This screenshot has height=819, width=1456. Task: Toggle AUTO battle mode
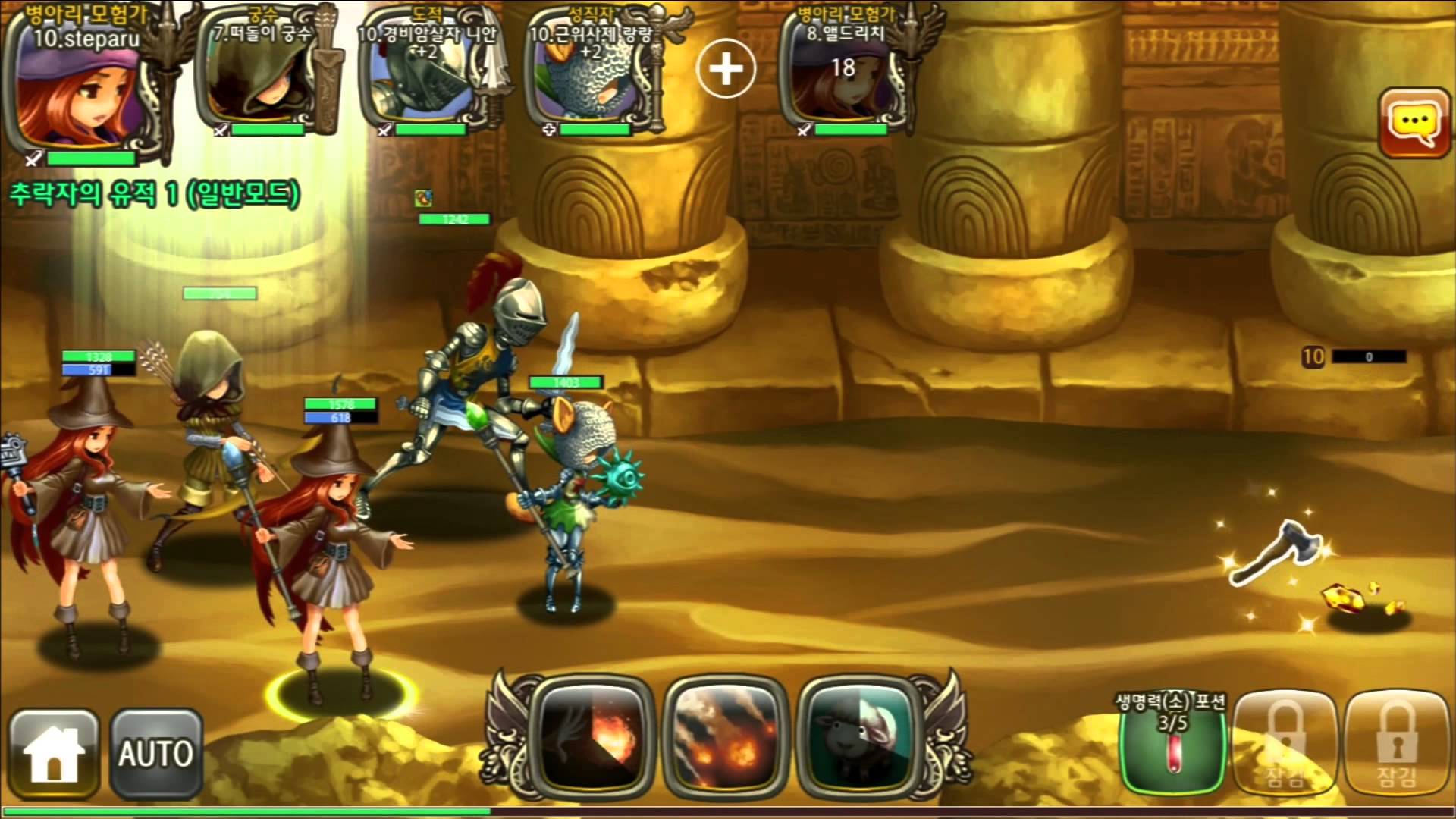tap(156, 753)
